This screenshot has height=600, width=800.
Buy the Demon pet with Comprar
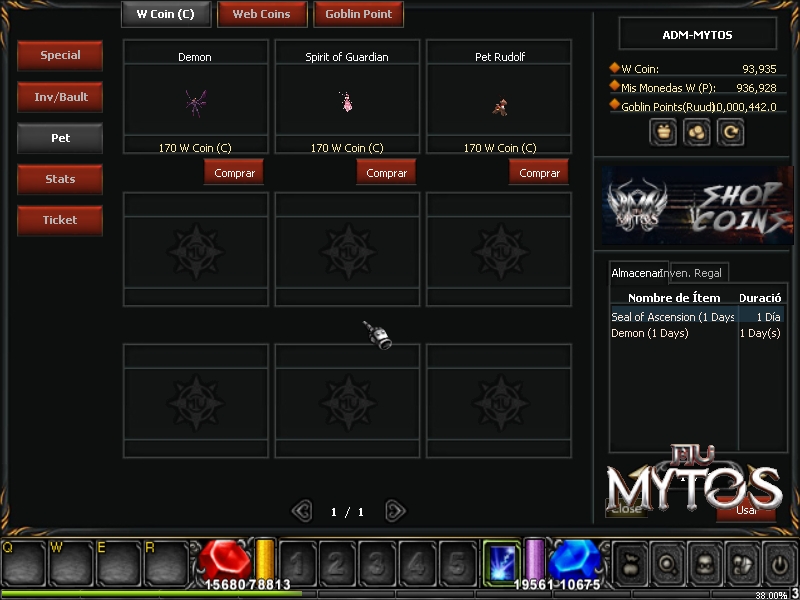tap(234, 173)
